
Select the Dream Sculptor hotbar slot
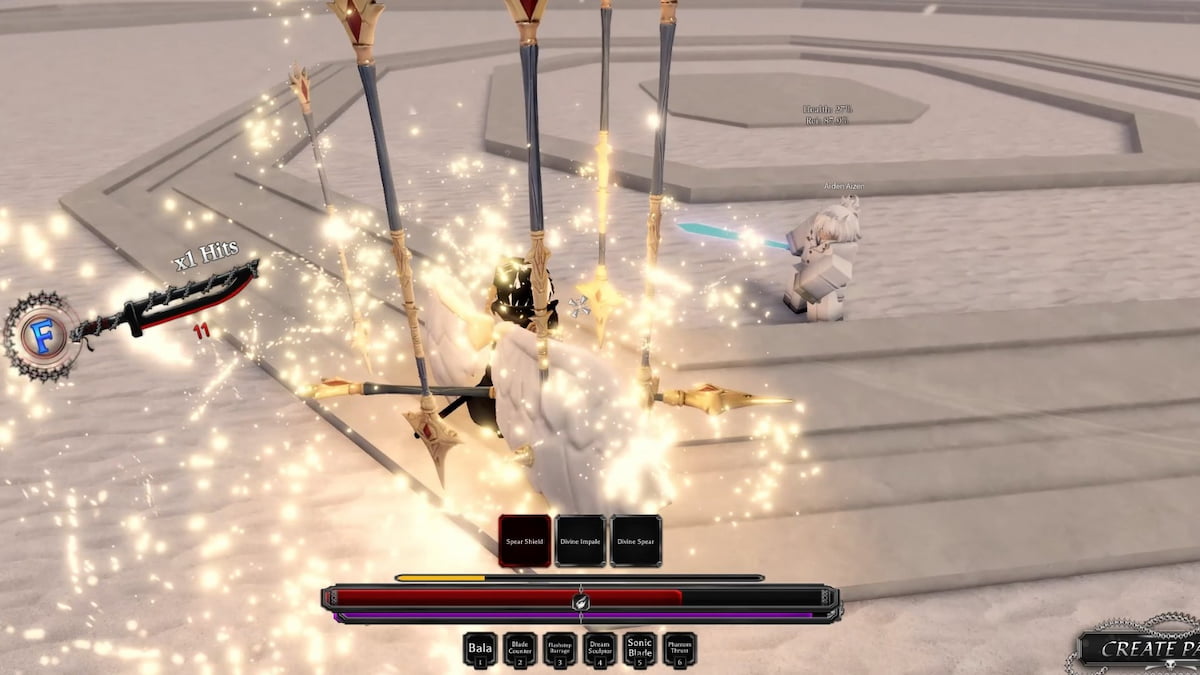pyautogui.click(x=600, y=650)
